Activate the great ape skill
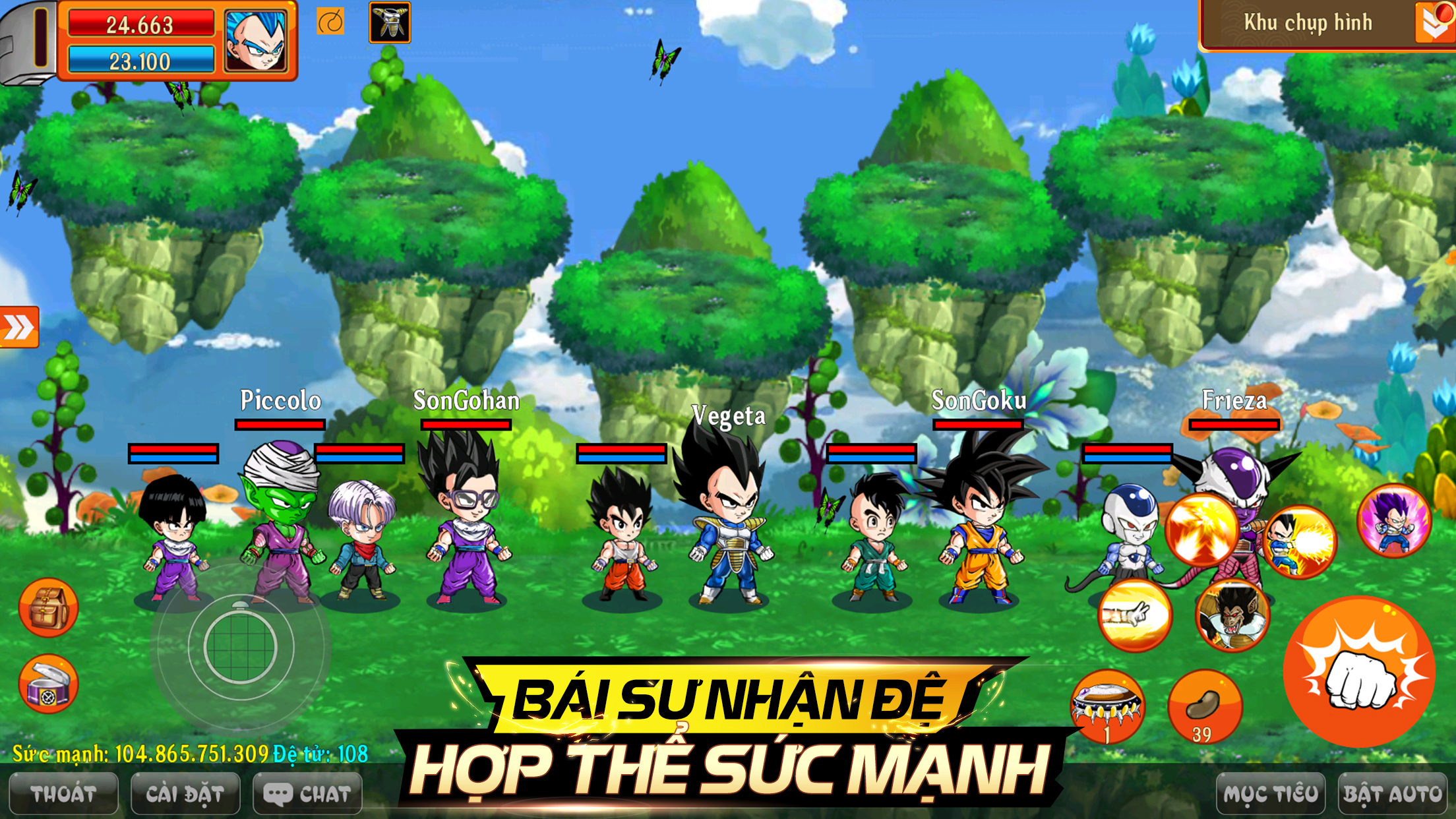1456x819 pixels. pos(1232,615)
